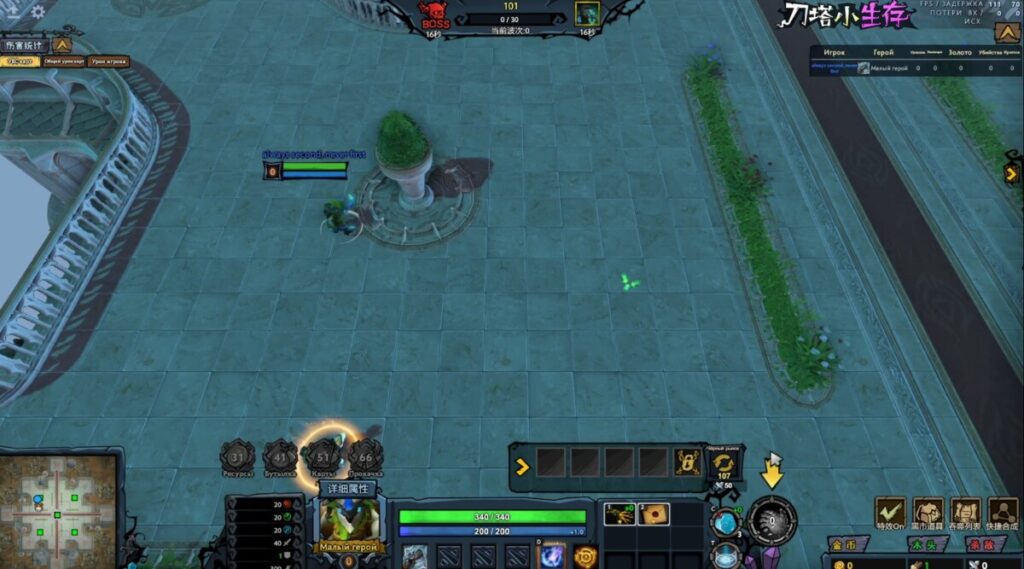Image resolution: width=1024 pixels, height=569 pixels.
Task: Select the Карты badge showing 51
Action: pos(324,457)
